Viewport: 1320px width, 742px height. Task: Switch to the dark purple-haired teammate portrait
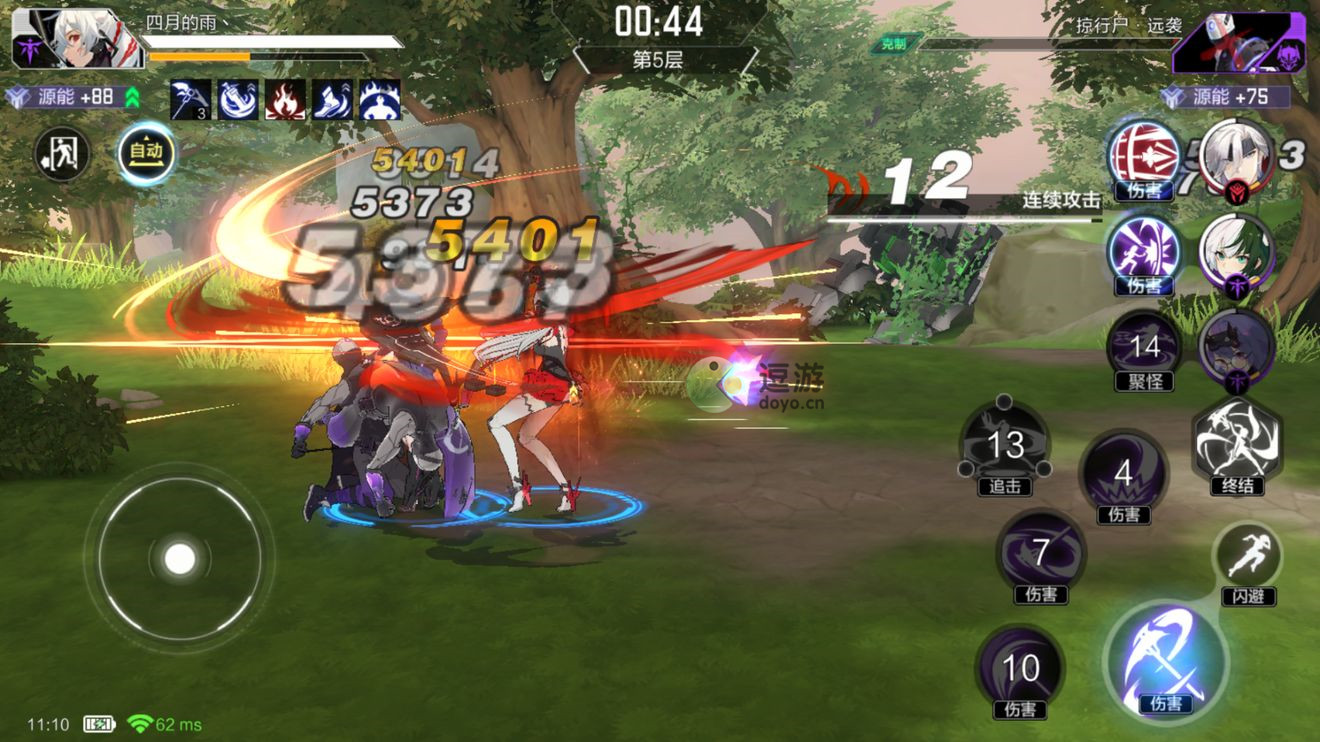[x=1236, y=347]
